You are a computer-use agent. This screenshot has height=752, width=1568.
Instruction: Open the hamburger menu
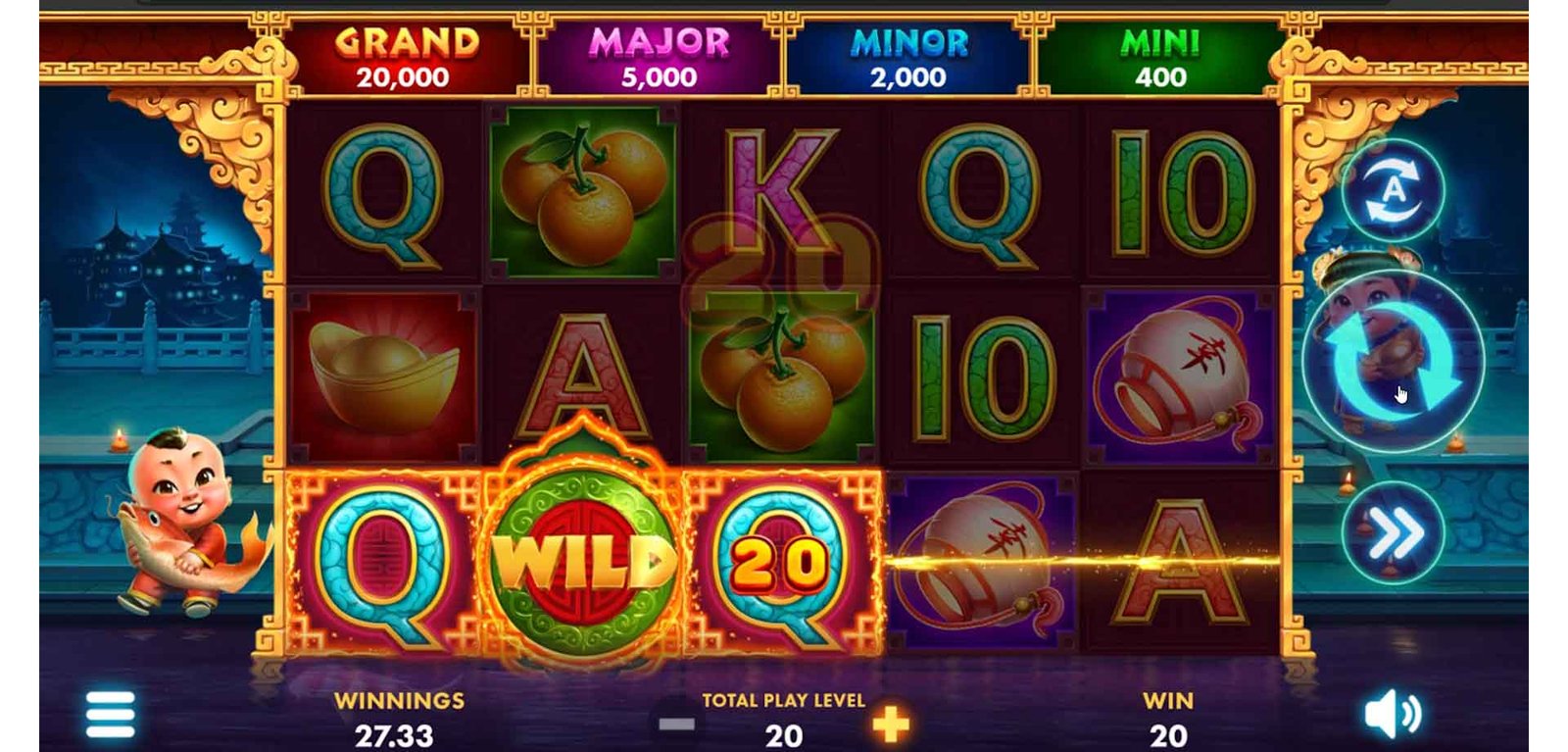coord(110,714)
